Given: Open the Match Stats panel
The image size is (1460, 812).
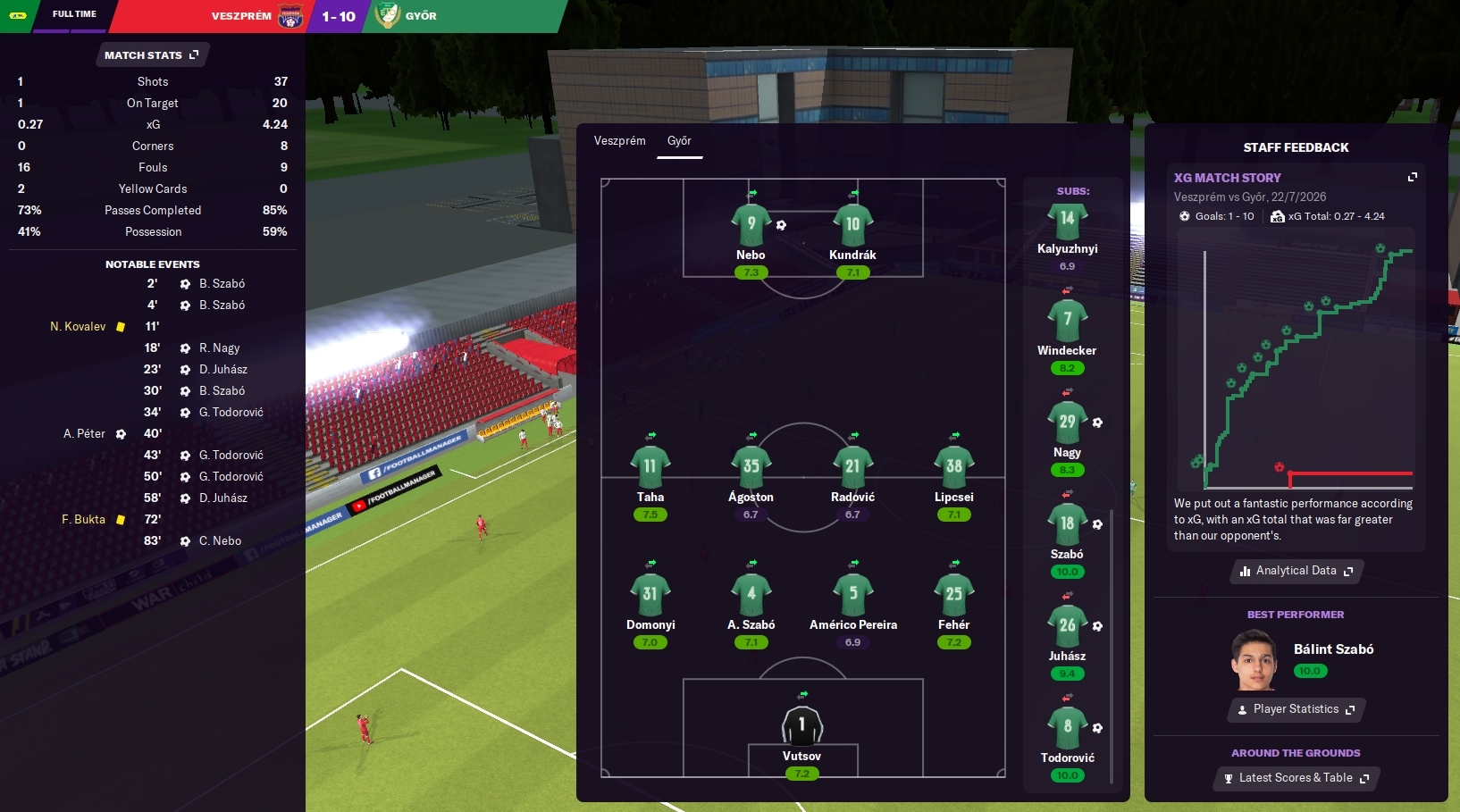Looking at the screenshot, I should pos(151,55).
